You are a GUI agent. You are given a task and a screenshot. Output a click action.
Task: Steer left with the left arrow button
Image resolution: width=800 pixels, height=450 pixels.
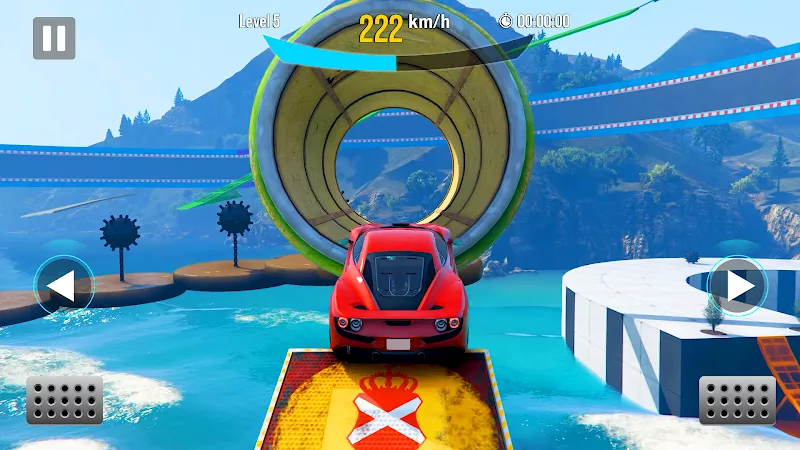(x=64, y=286)
